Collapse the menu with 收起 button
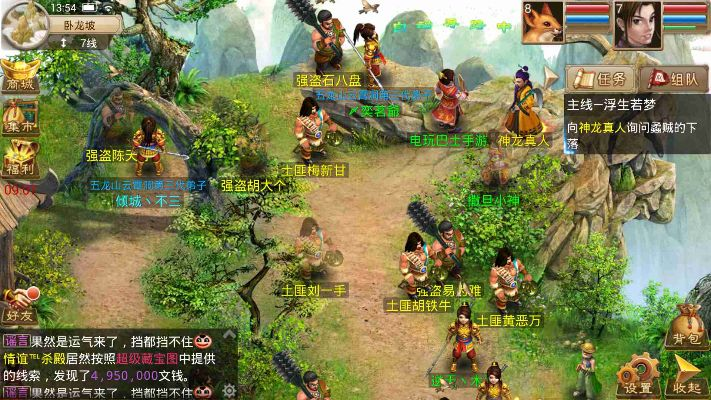 click(x=686, y=372)
